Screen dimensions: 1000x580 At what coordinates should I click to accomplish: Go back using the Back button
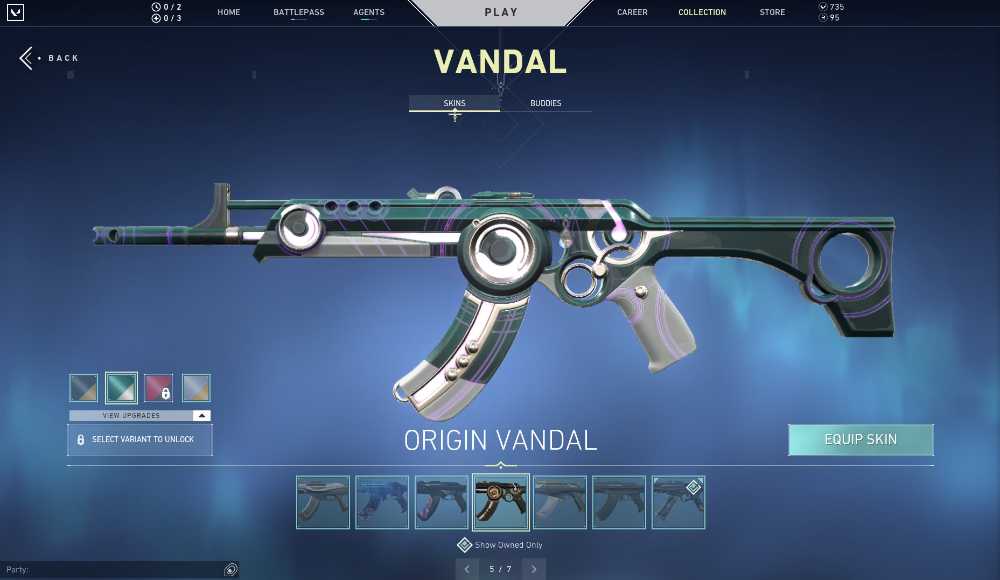tap(50, 58)
